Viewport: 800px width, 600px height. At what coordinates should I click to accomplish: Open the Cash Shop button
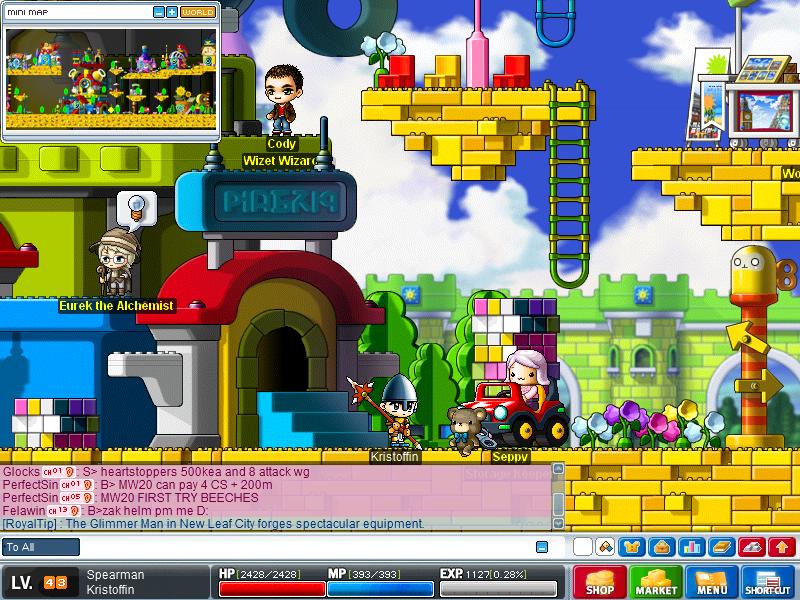[x=600, y=582]
